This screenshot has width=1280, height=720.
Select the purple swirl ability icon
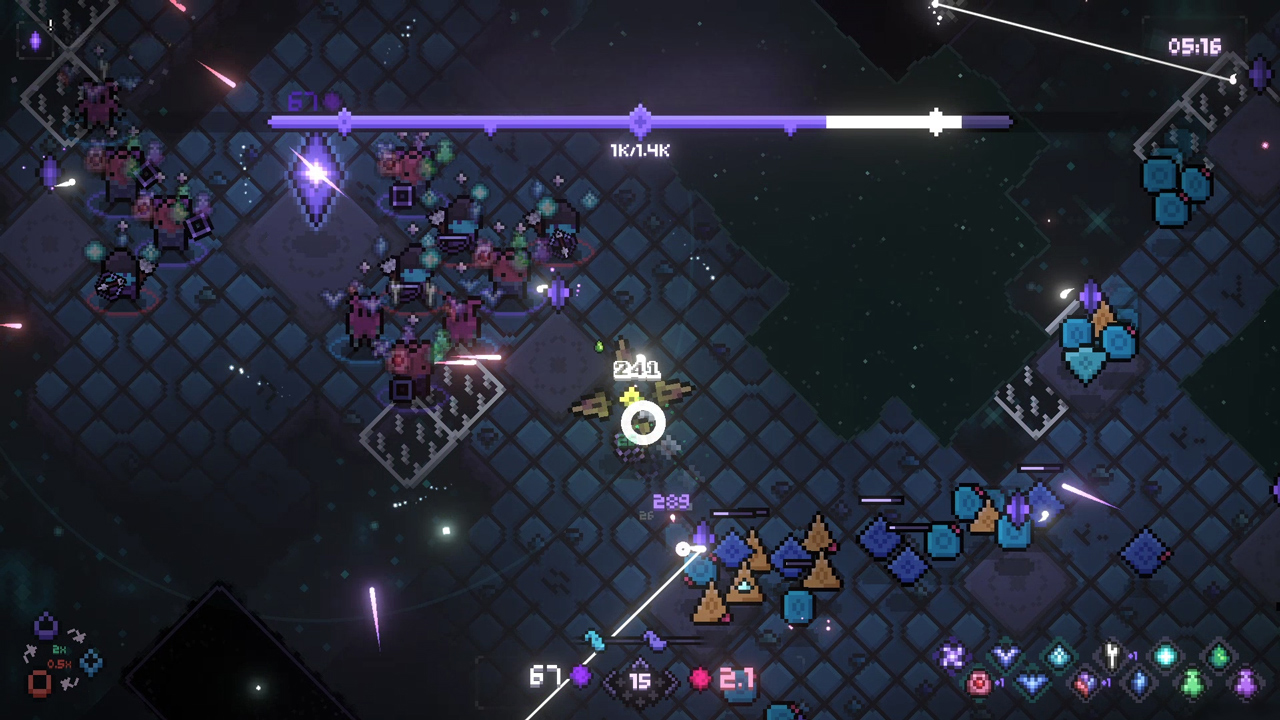point(950,655)
